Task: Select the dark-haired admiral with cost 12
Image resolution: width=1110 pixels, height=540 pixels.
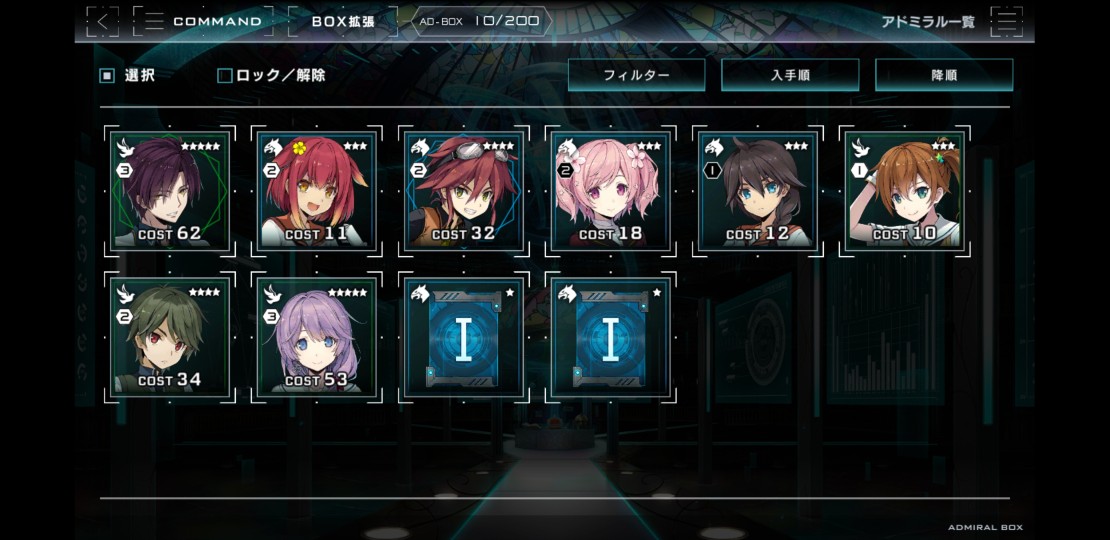Action: point(758,191)
